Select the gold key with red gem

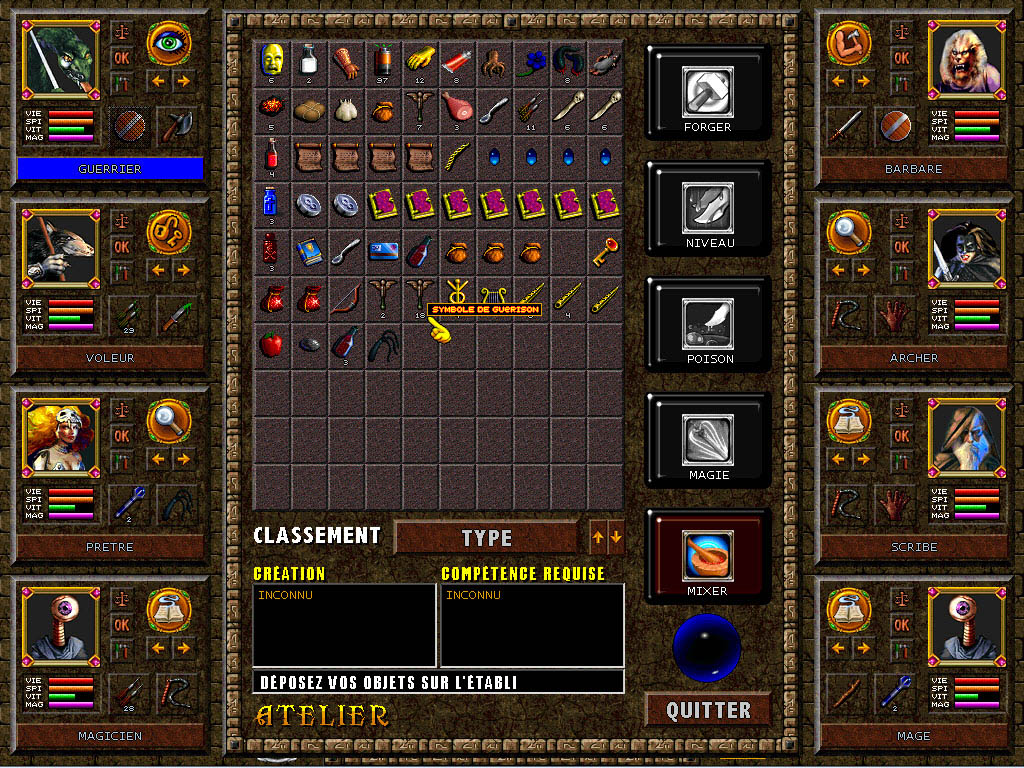[604, 249]
